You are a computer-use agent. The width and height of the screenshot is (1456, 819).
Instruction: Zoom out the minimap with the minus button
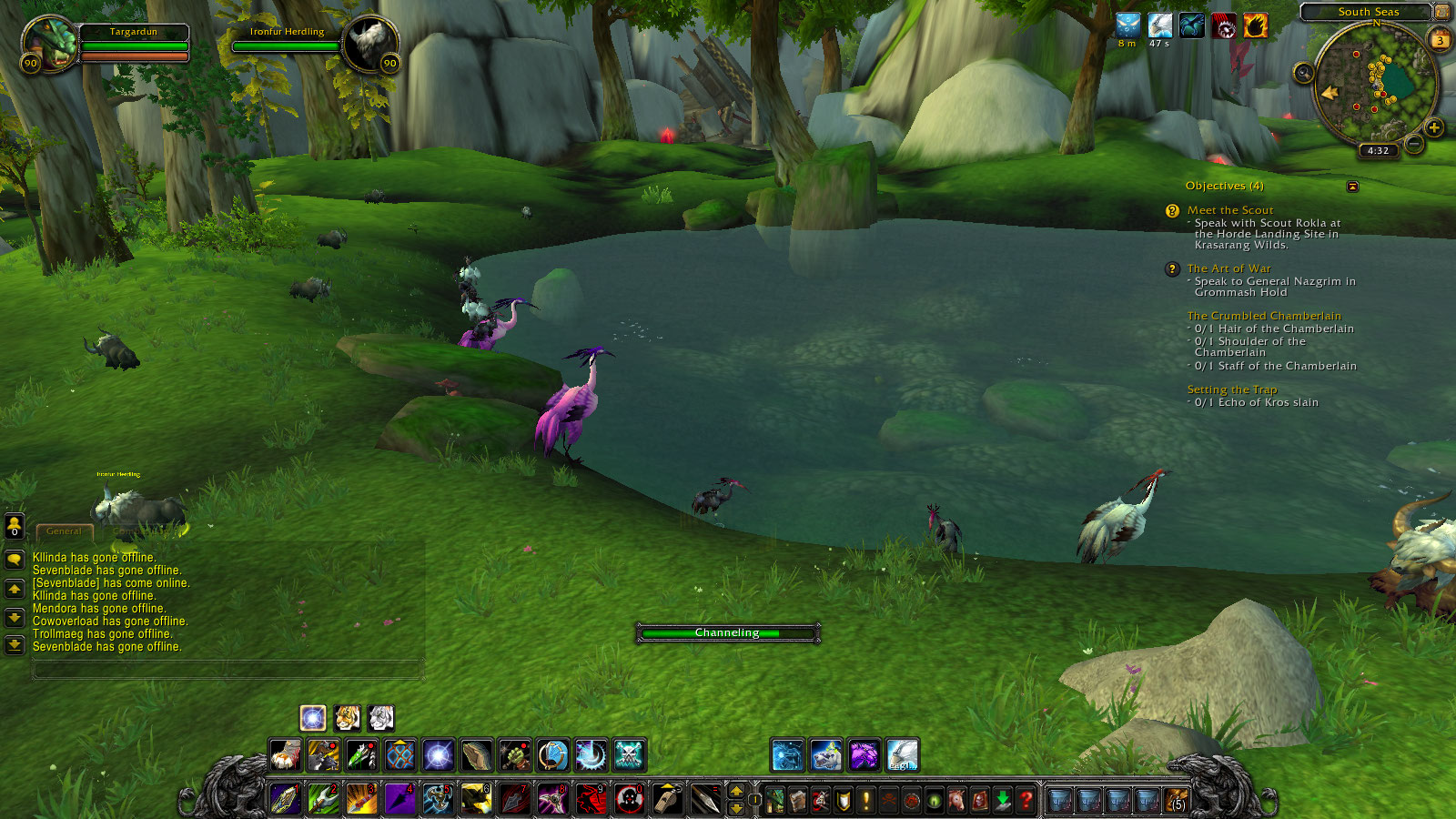click(x=1414, y=144)
